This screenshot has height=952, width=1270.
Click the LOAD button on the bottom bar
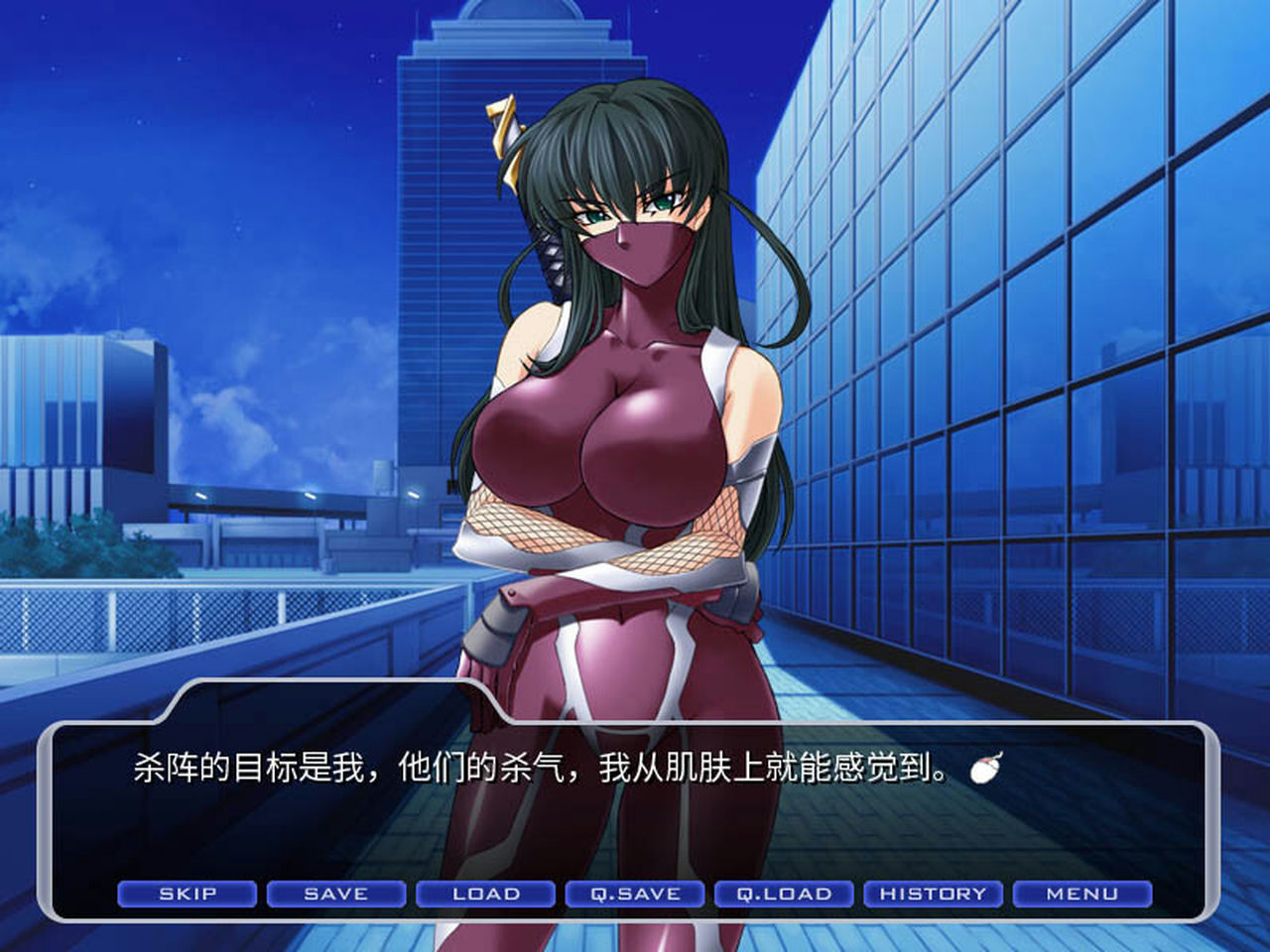[485, 893]
